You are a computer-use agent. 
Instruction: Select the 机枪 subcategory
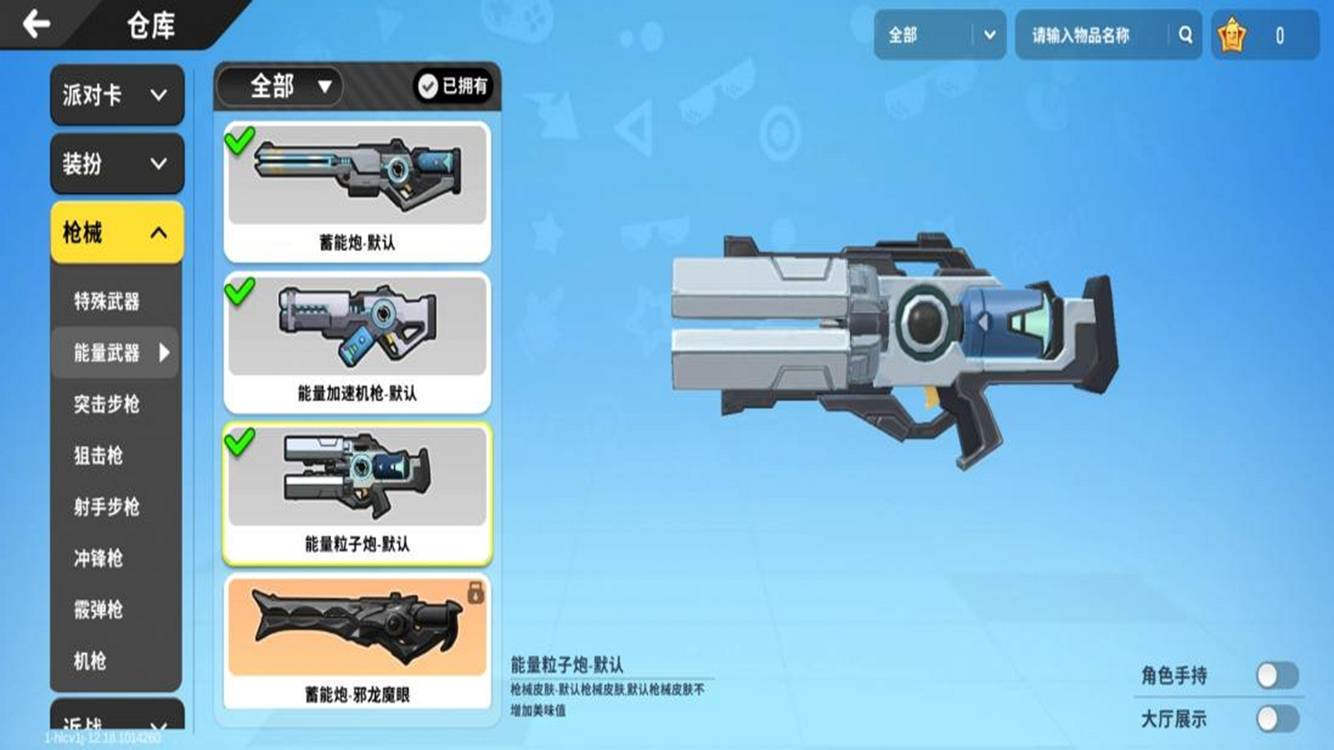click(90, 661)
